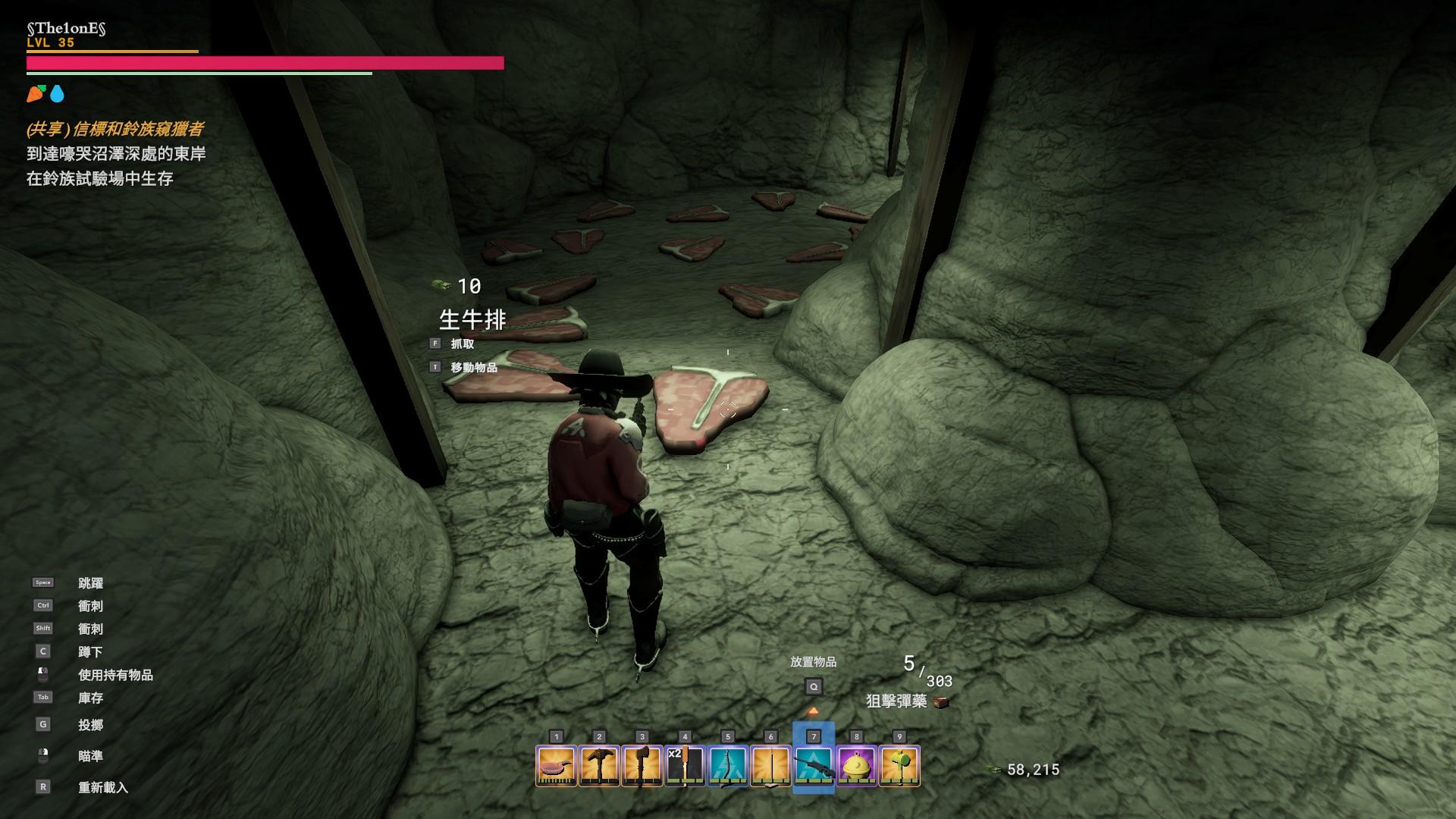Equip the bow from the hotbar
The image size is (1456, 819).
728,766
